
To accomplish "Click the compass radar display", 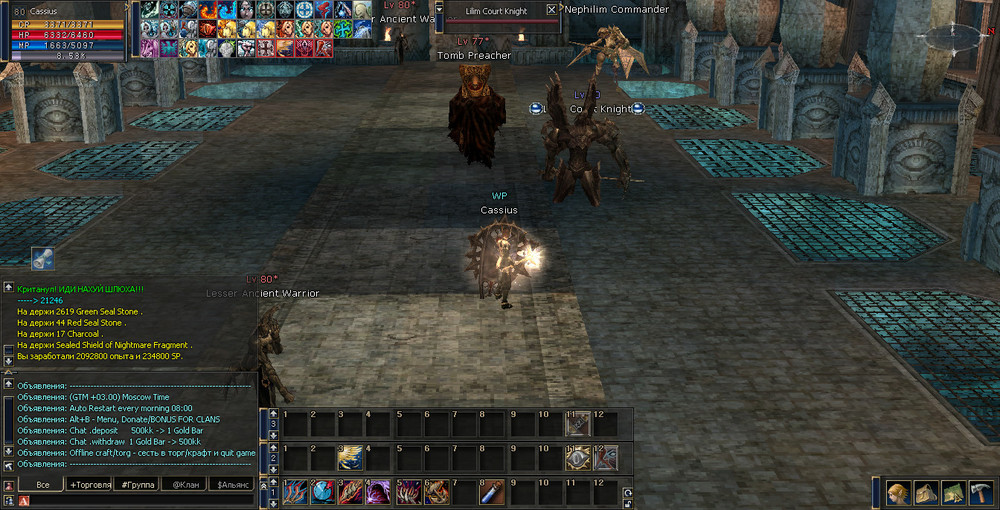I will click(946, 38).
